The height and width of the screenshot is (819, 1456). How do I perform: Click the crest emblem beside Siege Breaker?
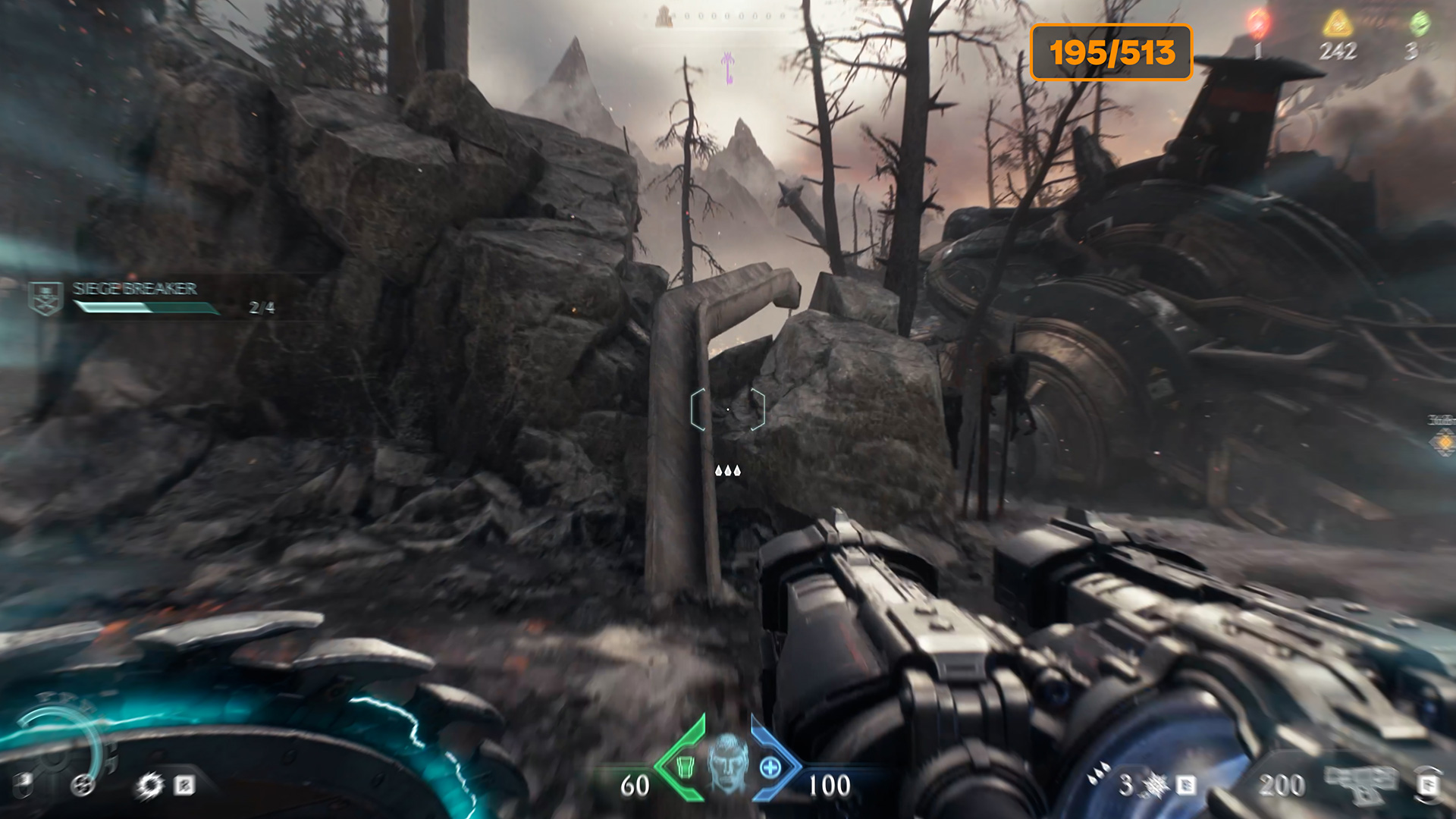click(45, 297)
